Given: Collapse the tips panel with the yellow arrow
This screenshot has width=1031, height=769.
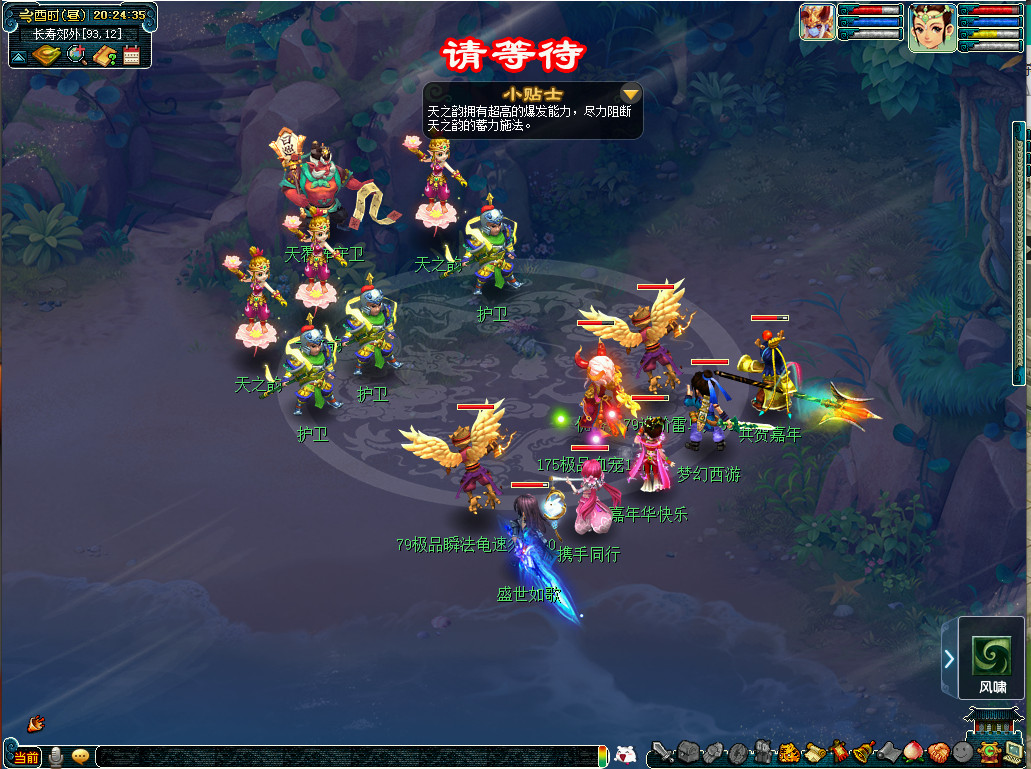Looking at the screenshot, I should (631, 94).
